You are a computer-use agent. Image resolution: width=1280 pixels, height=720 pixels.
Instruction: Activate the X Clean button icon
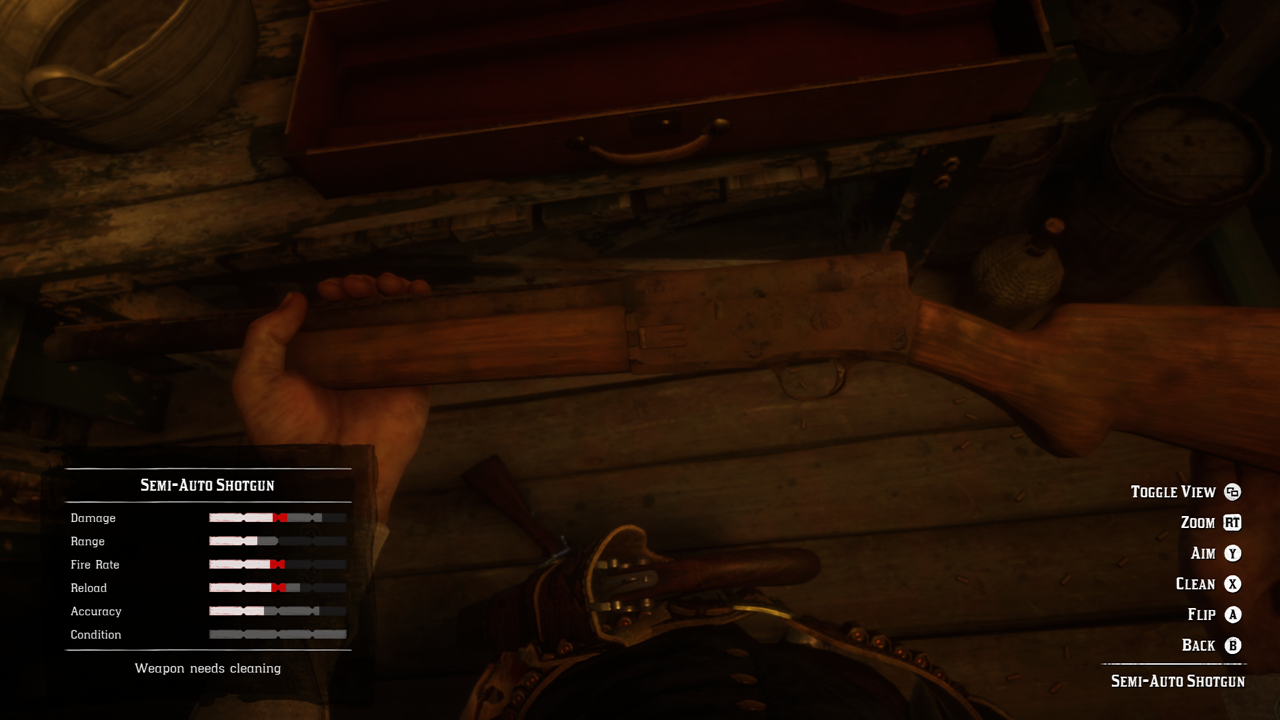click(x=1232, y=583)
